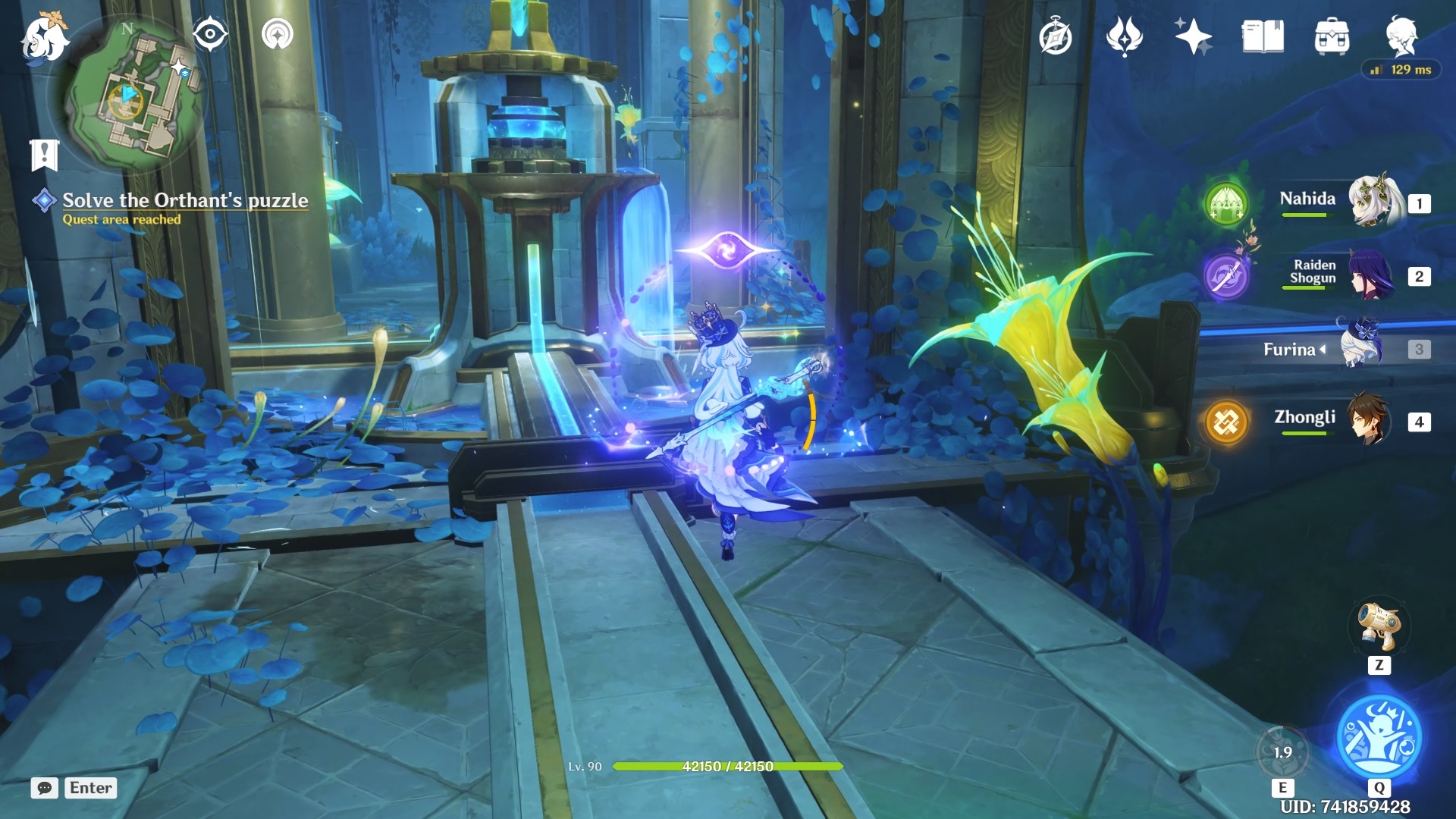Screen dimensions: 1456x819
Task: Select the 'Solve the Orthant's puzzle' quest tracker
Action: pos(184,200)
